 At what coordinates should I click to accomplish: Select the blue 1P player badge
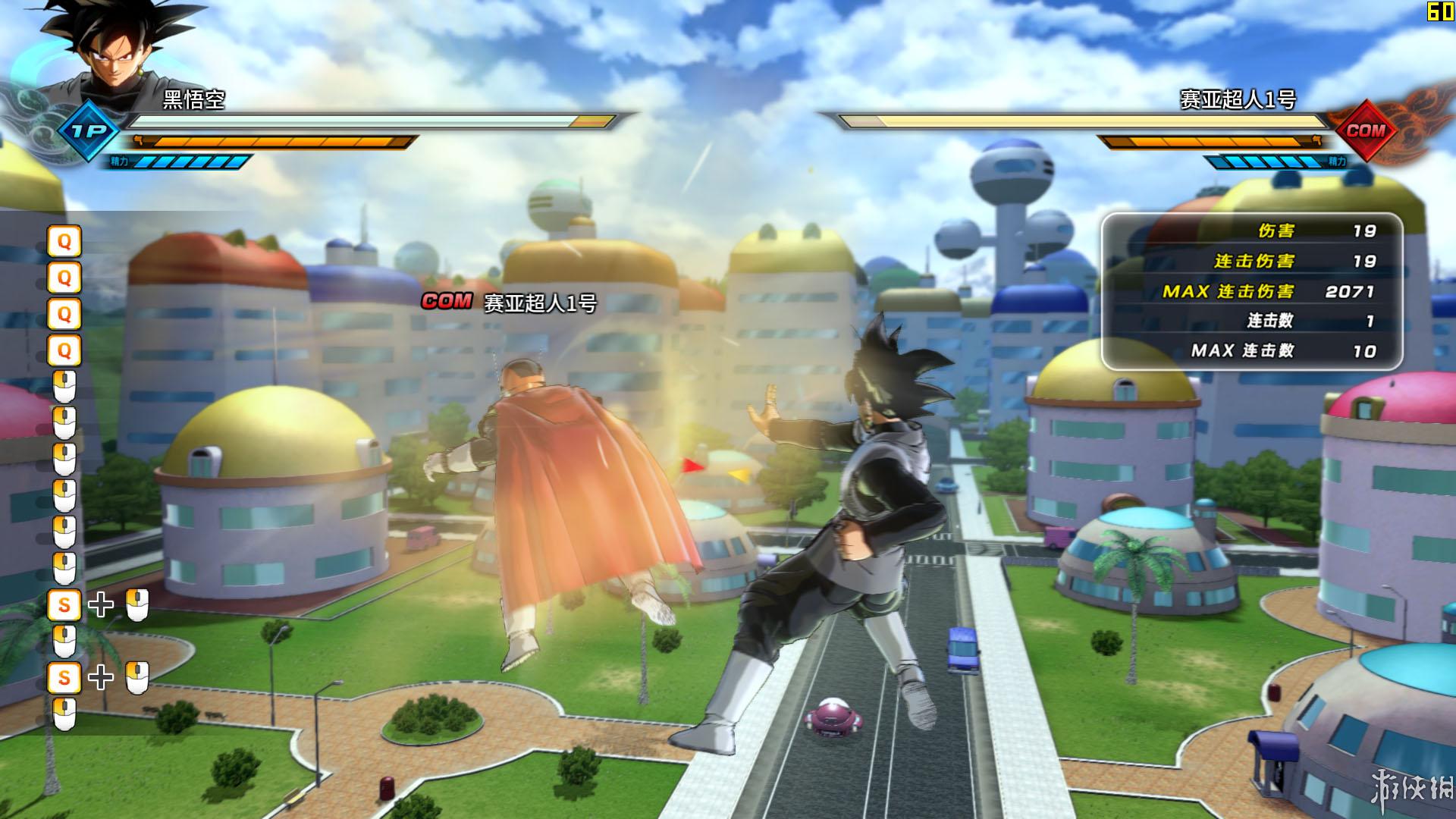tap(89, 131)
